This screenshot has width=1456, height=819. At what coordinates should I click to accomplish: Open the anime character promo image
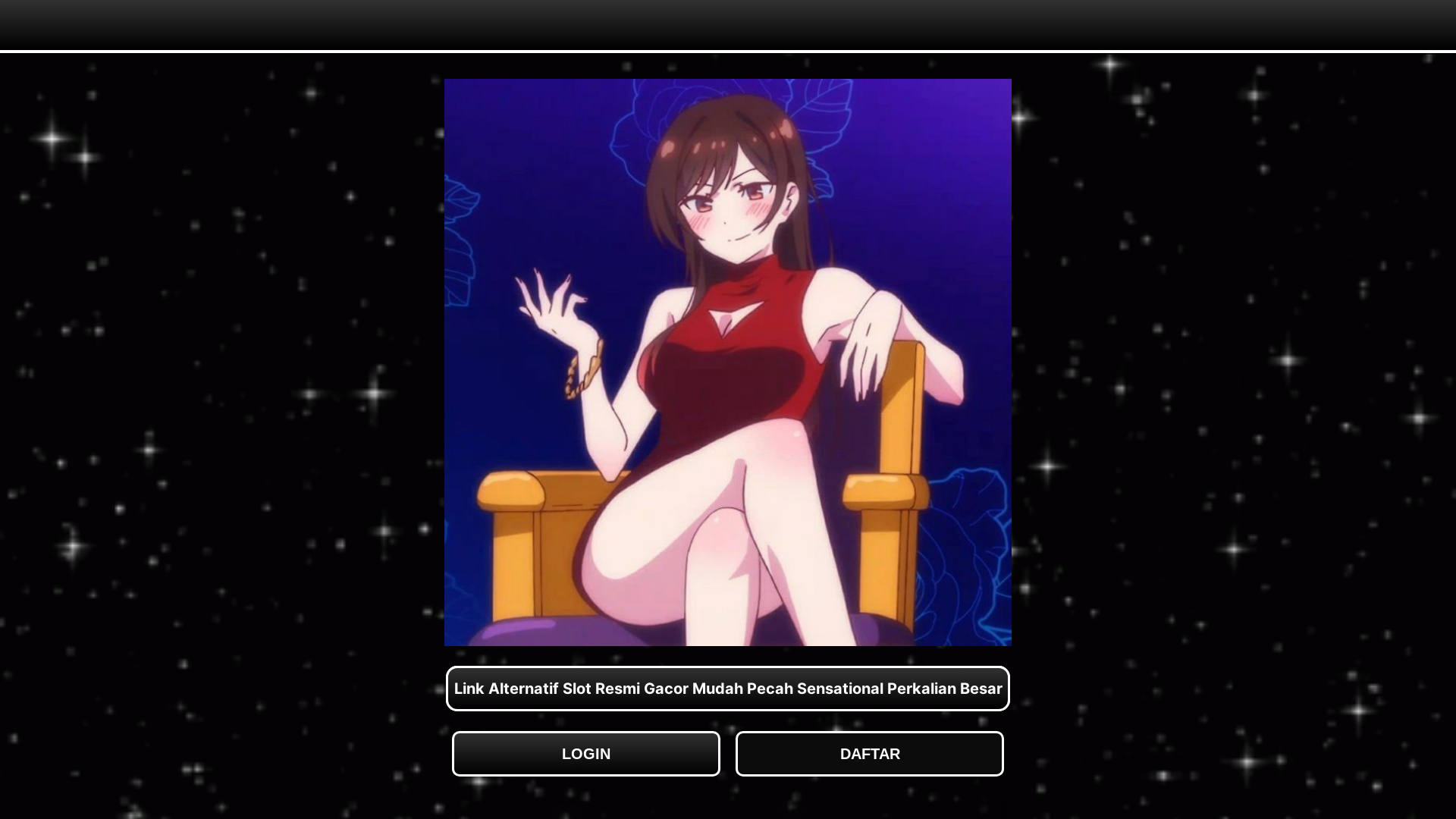click(727, 362)
